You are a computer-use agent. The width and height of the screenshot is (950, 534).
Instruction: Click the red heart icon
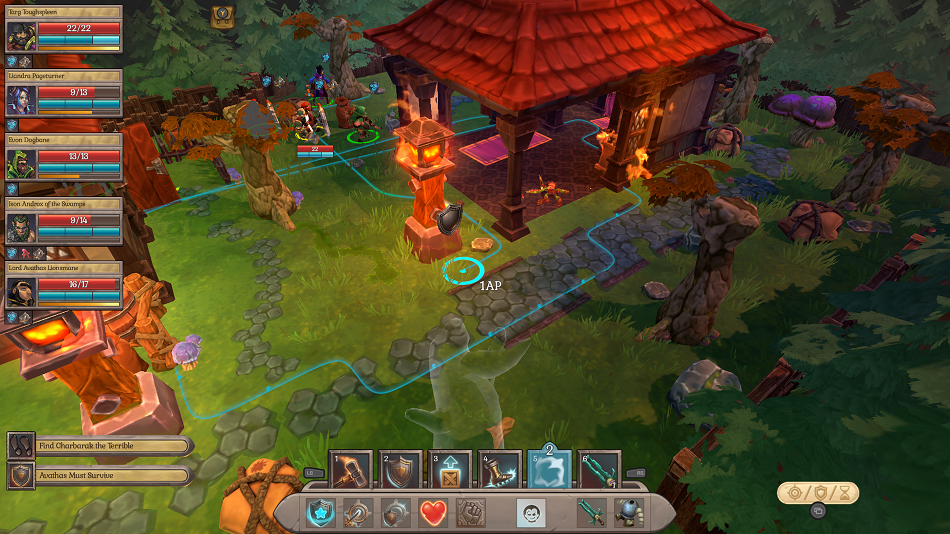point(432,512)
